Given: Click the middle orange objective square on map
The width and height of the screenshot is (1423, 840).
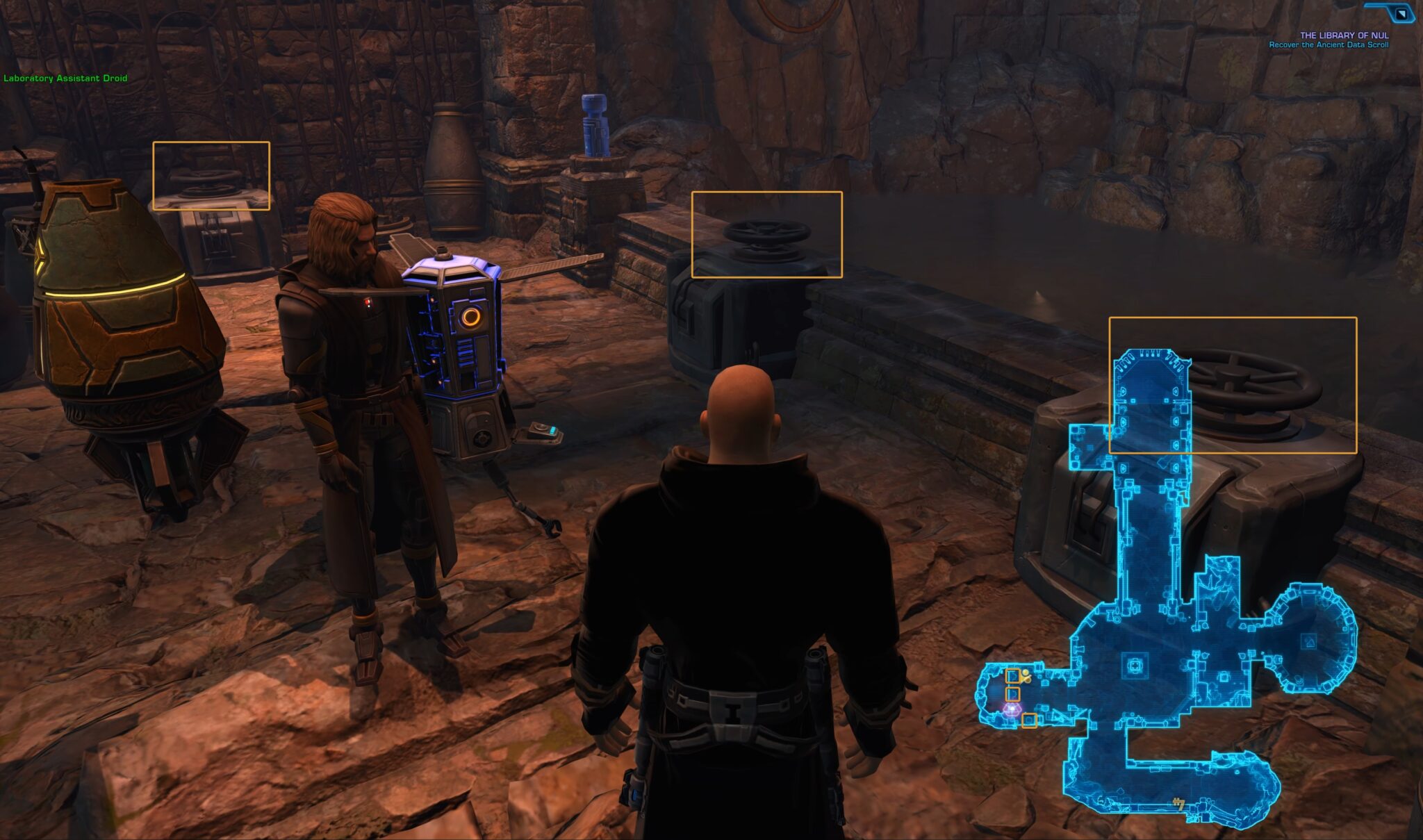Looking at the screenshot, I should coord(1012,695).
